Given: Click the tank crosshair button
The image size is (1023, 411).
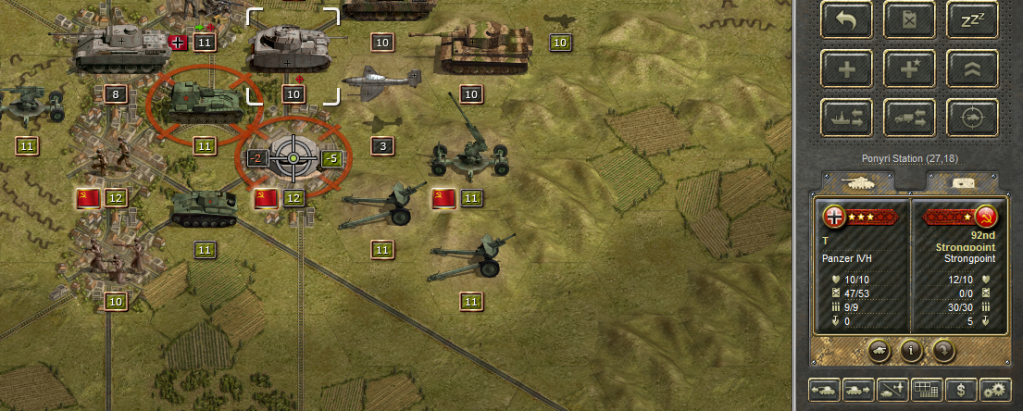Looking at the screenshot, I should pos(972,117).
